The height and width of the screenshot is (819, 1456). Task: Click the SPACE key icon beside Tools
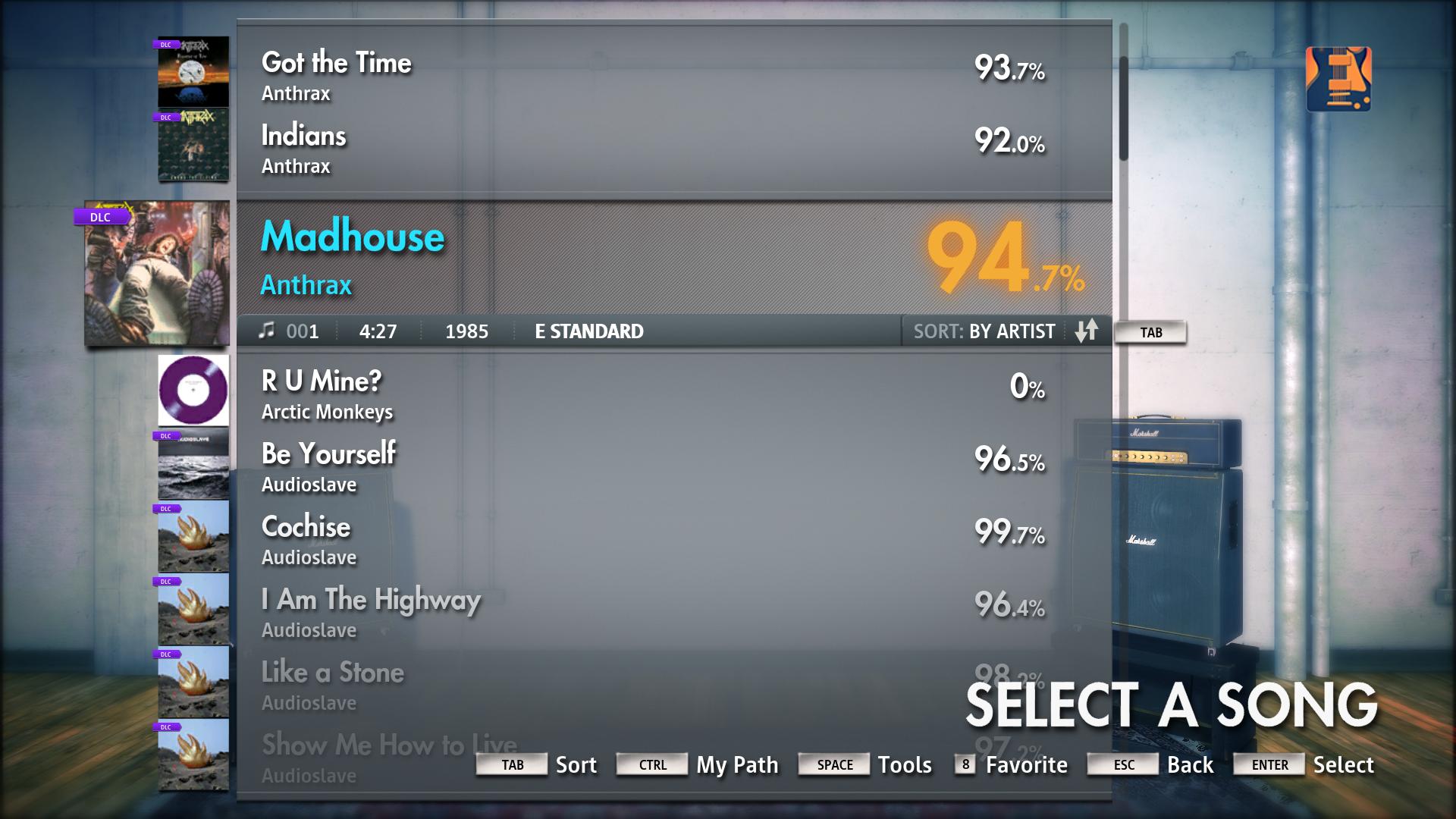[834, 764]
